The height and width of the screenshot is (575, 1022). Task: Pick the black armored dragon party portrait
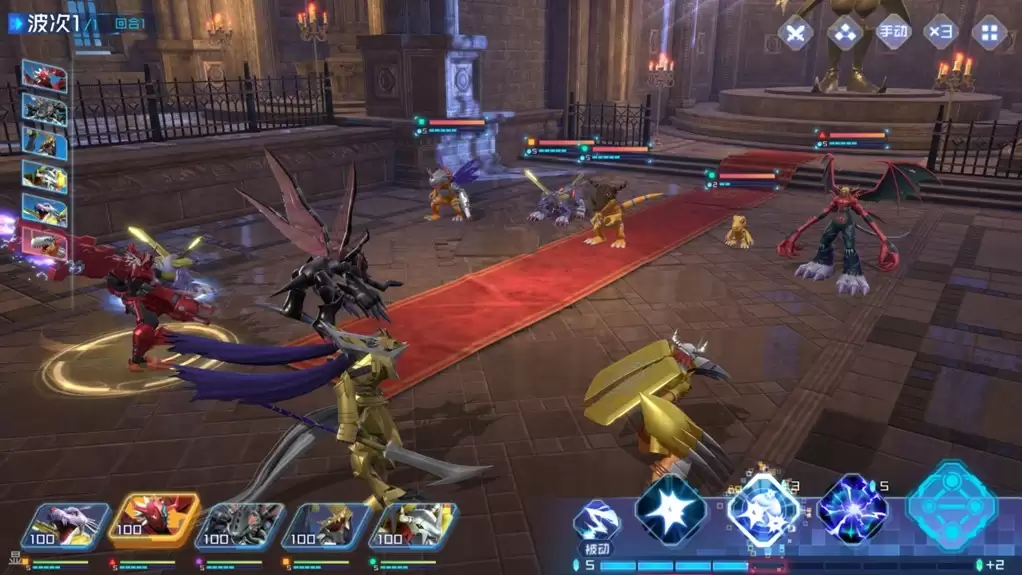click(239, 527)
